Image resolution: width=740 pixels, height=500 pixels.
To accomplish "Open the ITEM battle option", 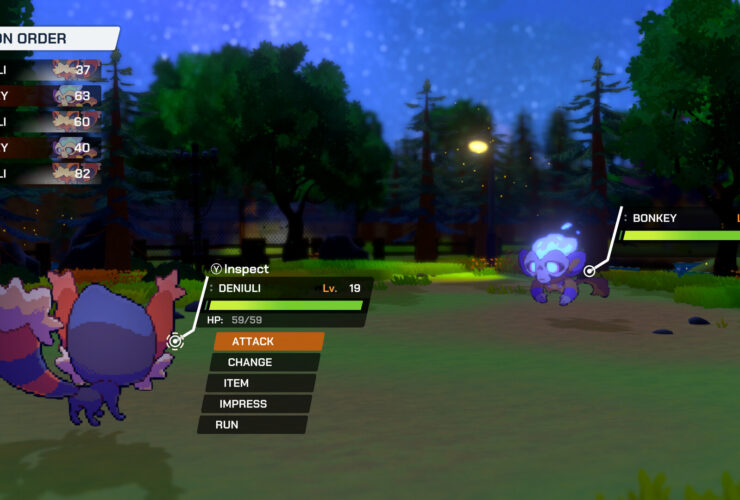I will click(x=259, y=383).
